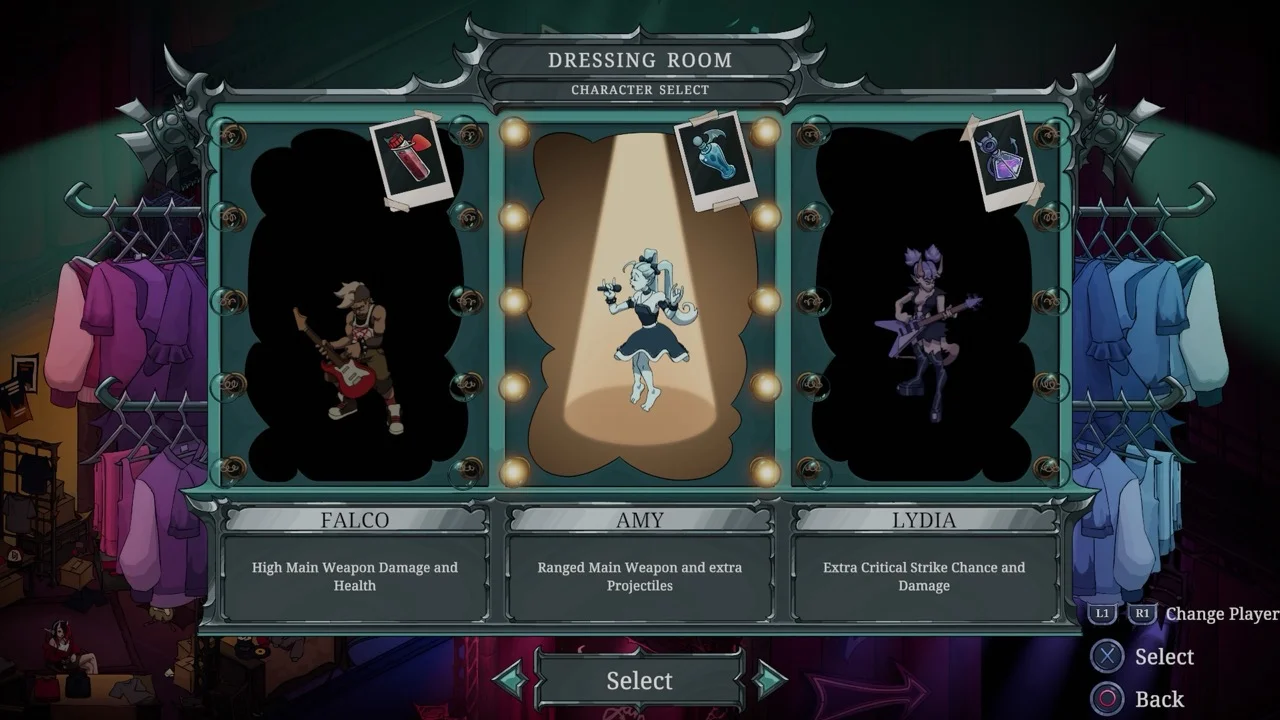
Task: Inspect Amy's blue potion polaroid
Action: coord(716,160)
